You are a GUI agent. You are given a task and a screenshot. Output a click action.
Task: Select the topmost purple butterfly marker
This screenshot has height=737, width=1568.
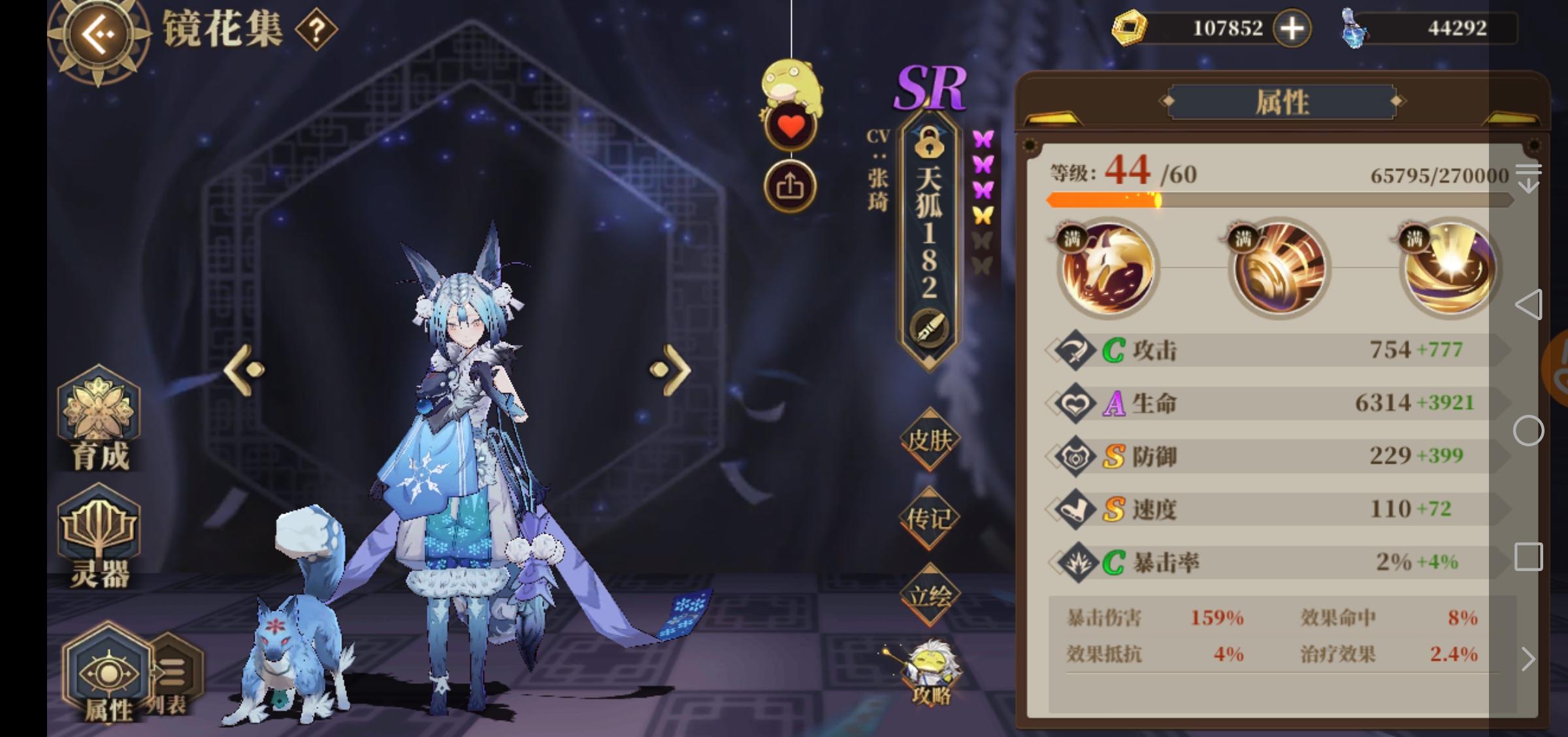click(982, 137)
